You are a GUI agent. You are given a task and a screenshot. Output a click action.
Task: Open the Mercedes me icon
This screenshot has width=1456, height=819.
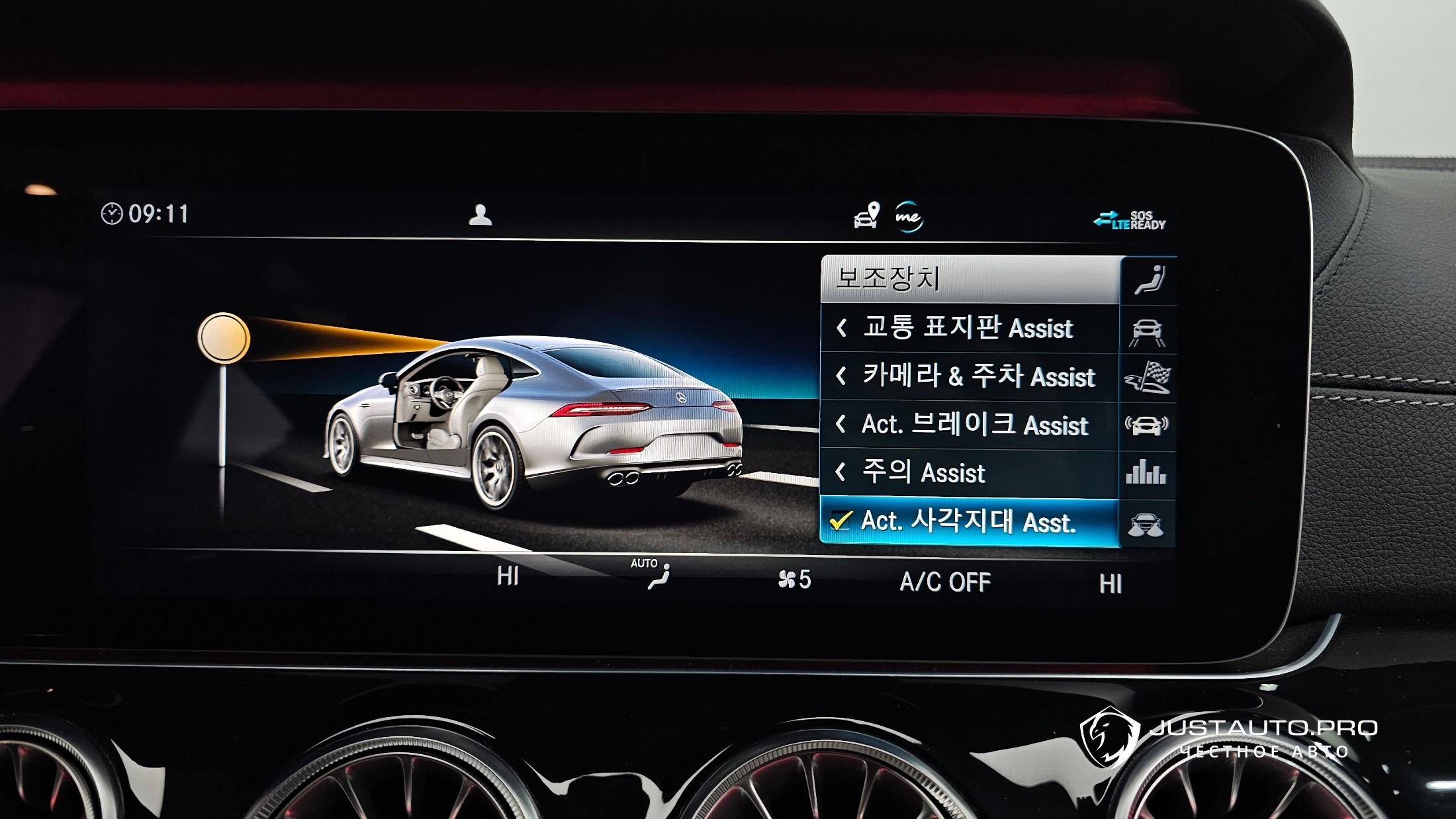pos(908,216)
